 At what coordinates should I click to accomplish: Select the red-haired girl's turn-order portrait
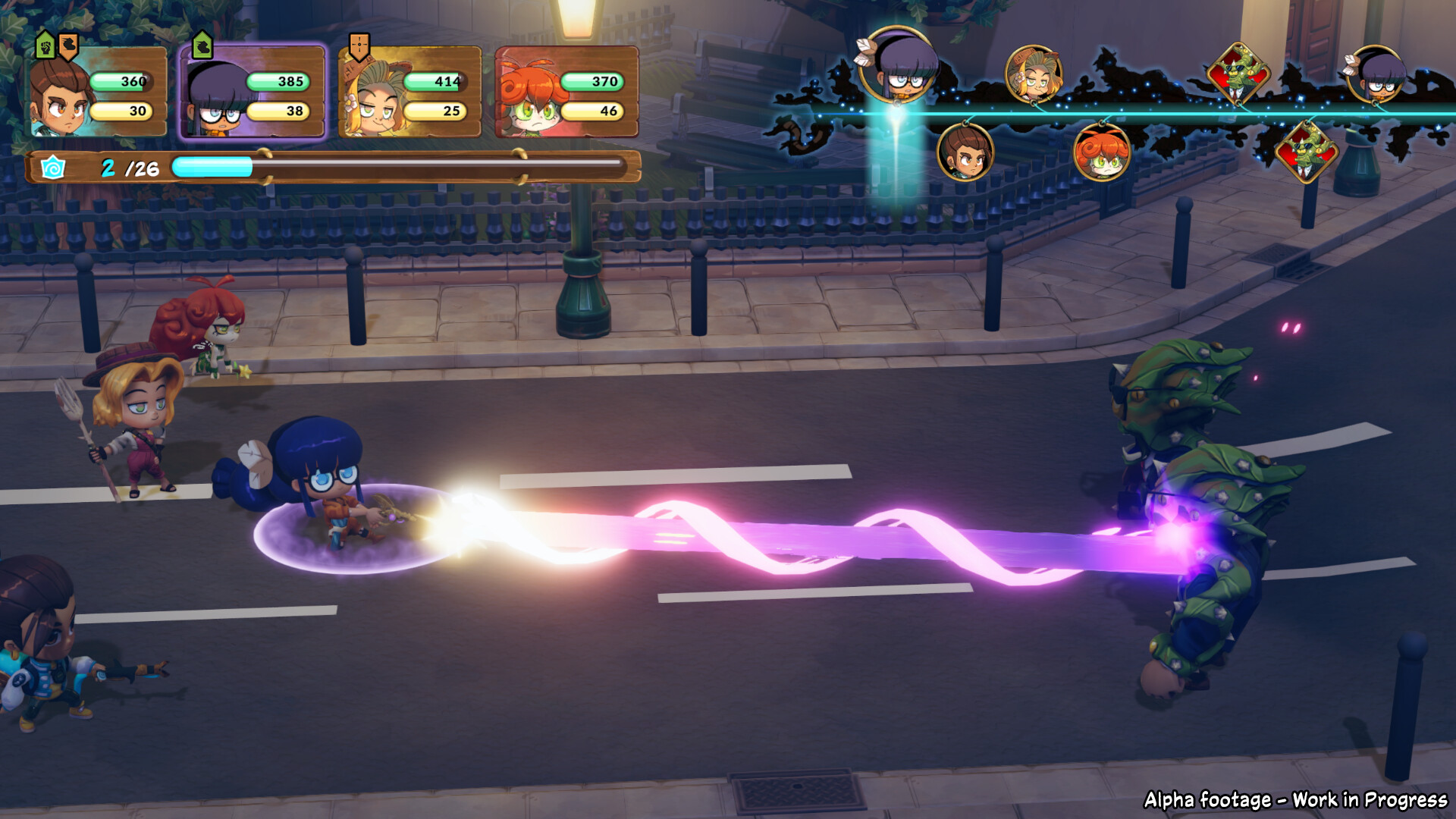[1101, 152]
